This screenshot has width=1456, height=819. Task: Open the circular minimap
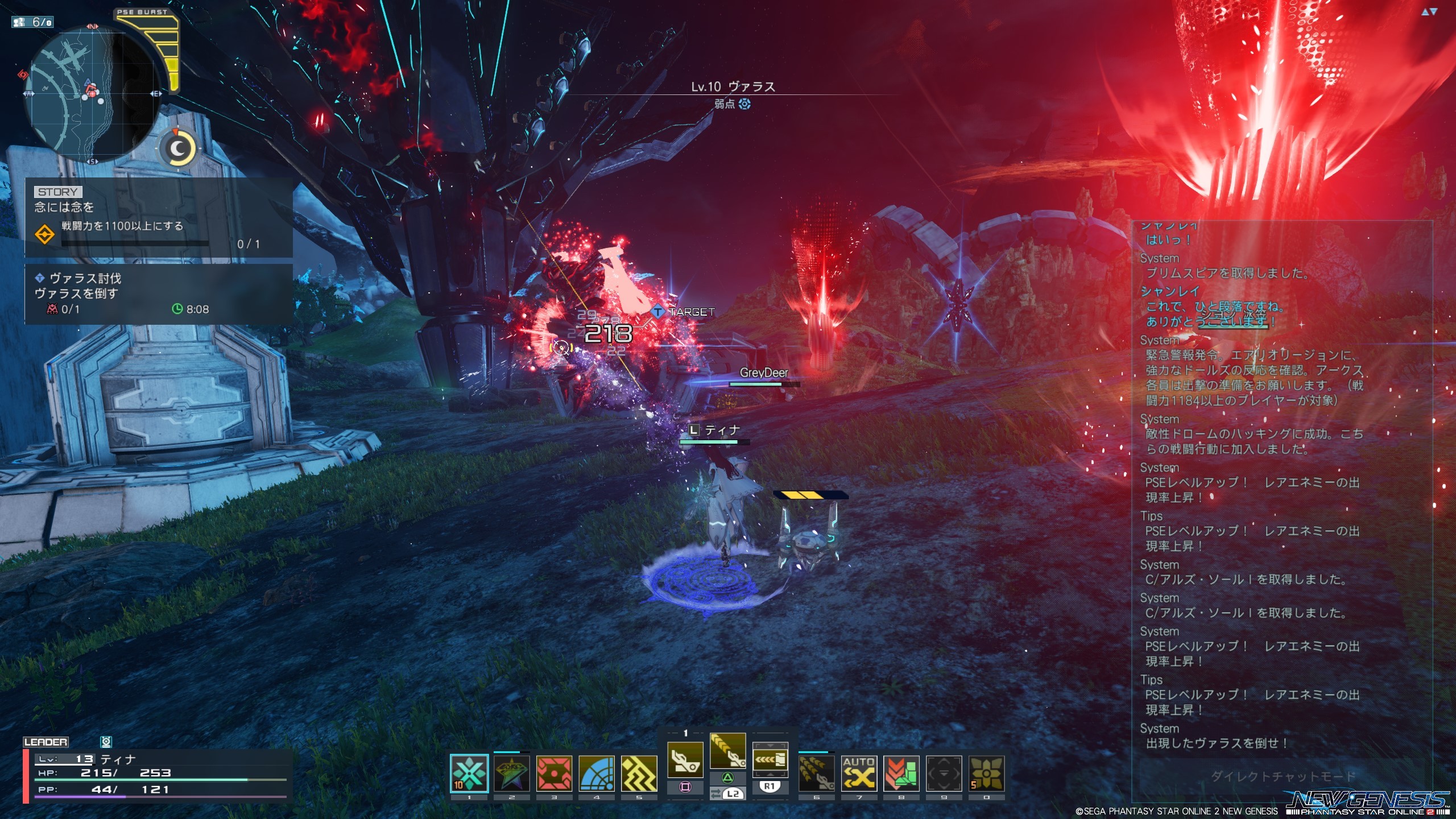click(90, 94)
